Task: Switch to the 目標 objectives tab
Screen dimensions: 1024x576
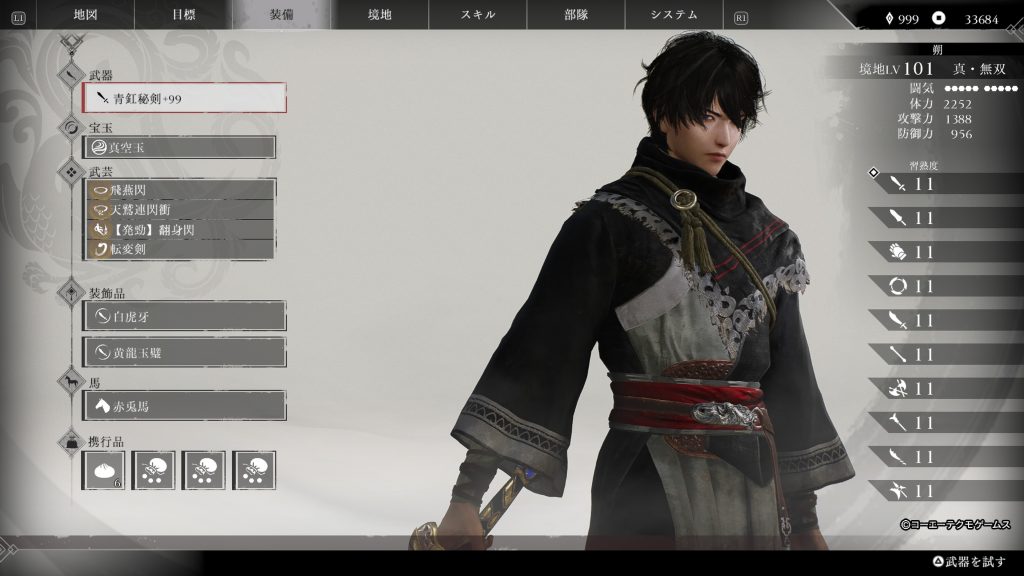Action: click(184, 15)
